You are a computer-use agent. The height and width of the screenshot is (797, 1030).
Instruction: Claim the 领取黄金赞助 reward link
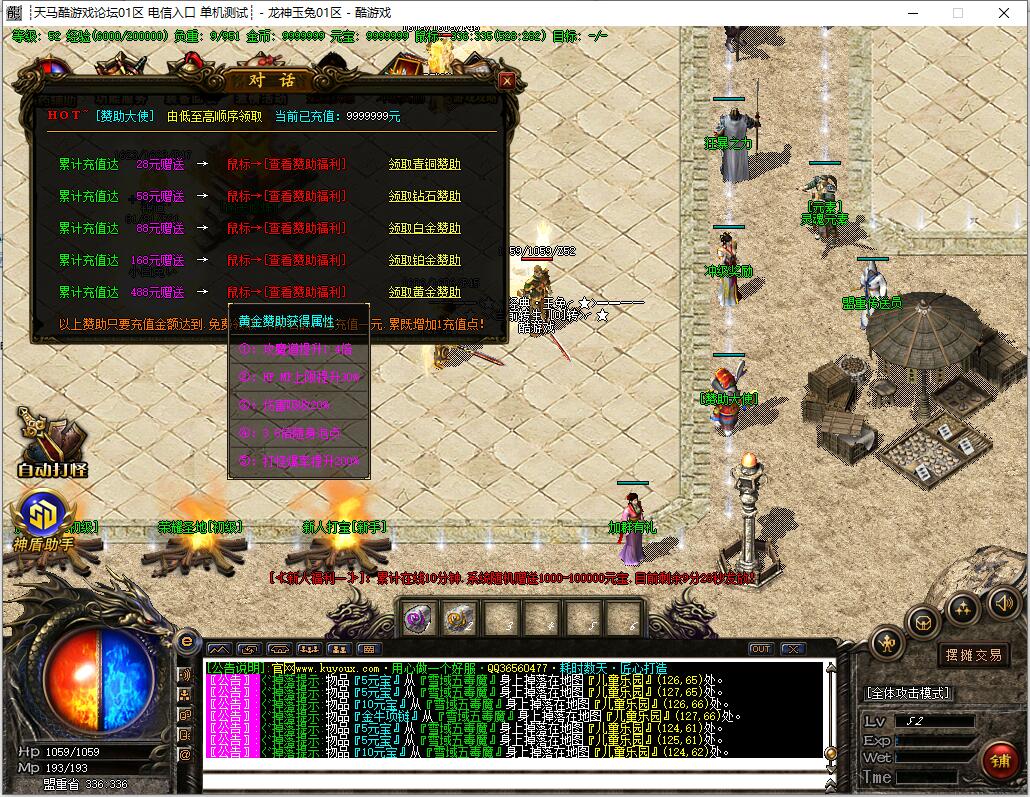pyautogui.click(x=424, y=292)
